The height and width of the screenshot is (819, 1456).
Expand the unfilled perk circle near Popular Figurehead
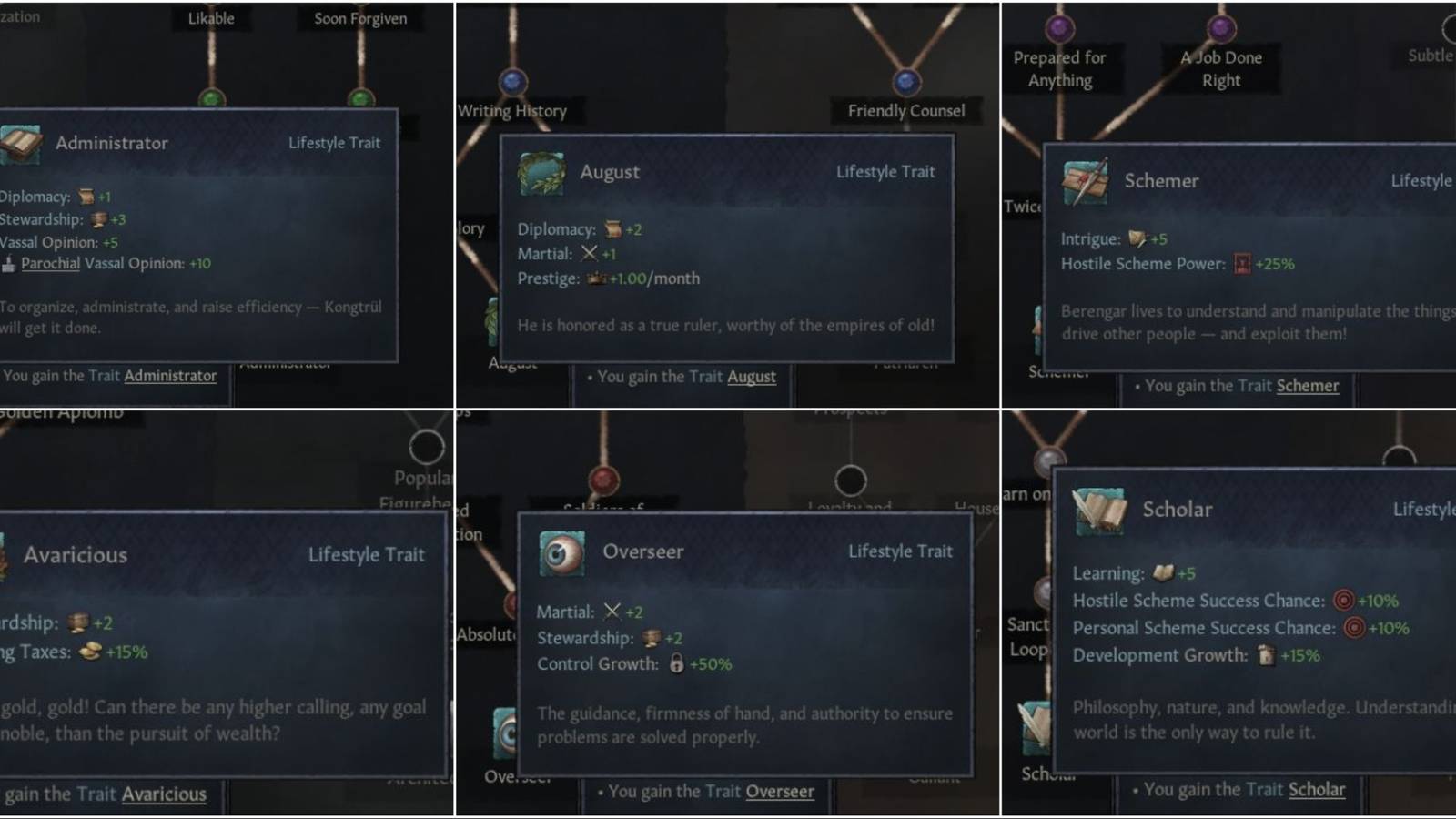click(x=425, y=446)
